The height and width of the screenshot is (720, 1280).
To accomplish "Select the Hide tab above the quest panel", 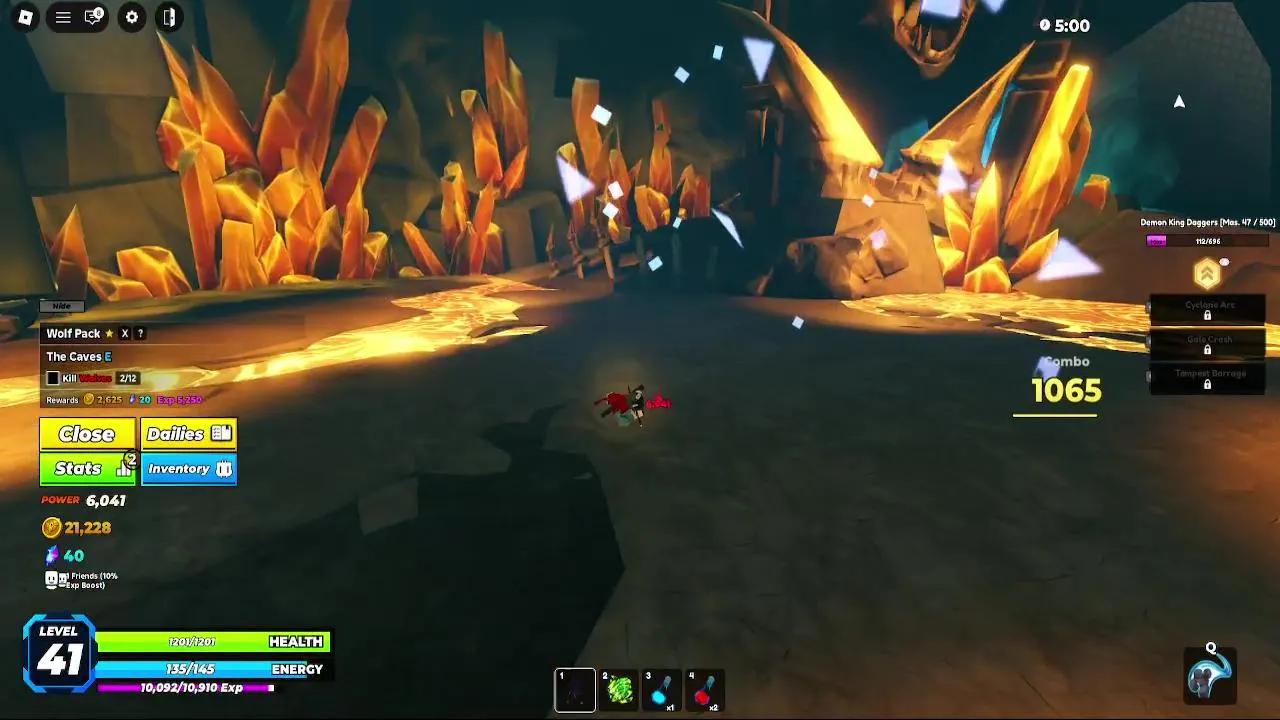I will click(x=61, y=306).
